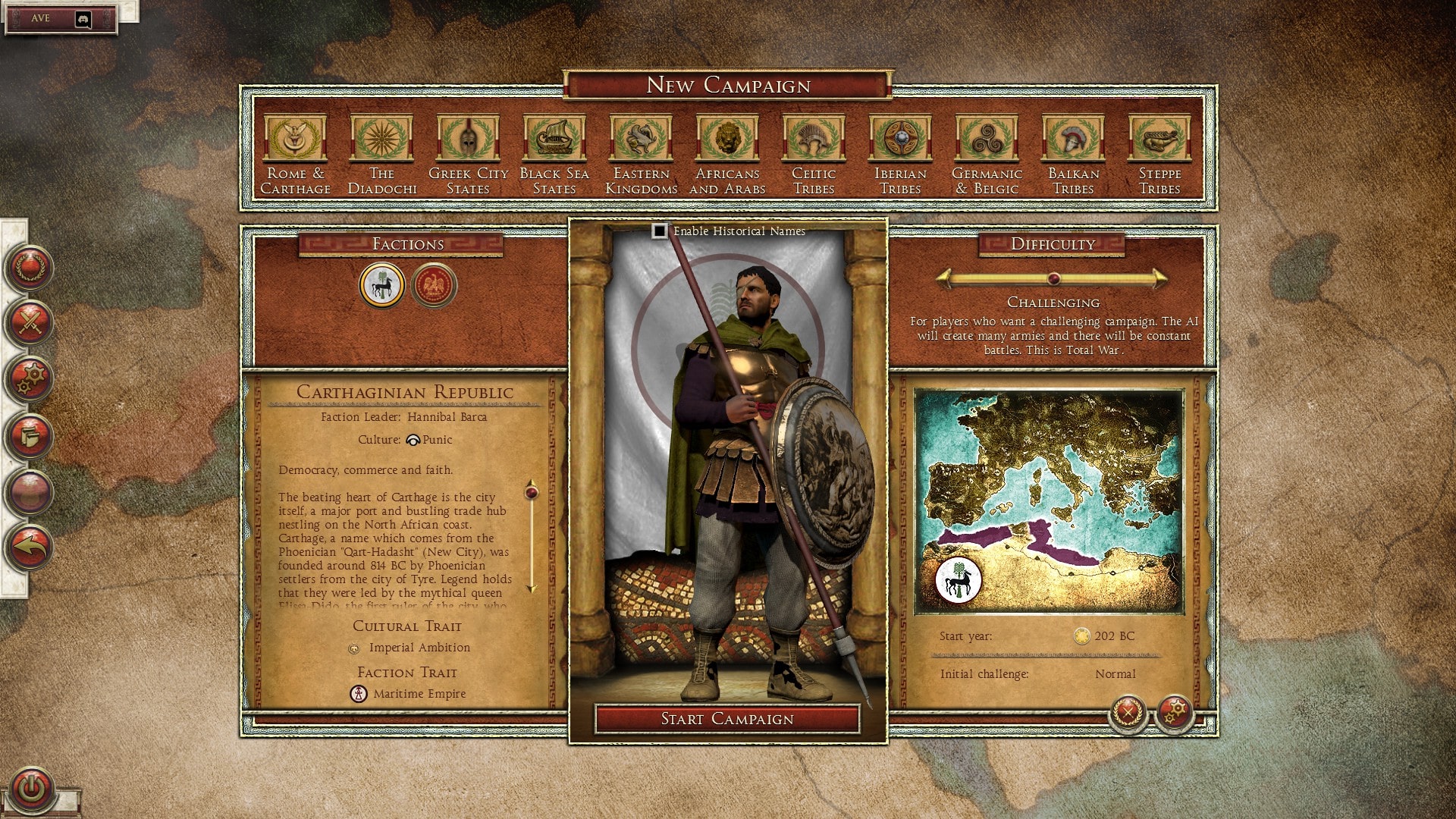
Task: Decrease difficulty with the left arrow
Action: click(x=944, y=278)
